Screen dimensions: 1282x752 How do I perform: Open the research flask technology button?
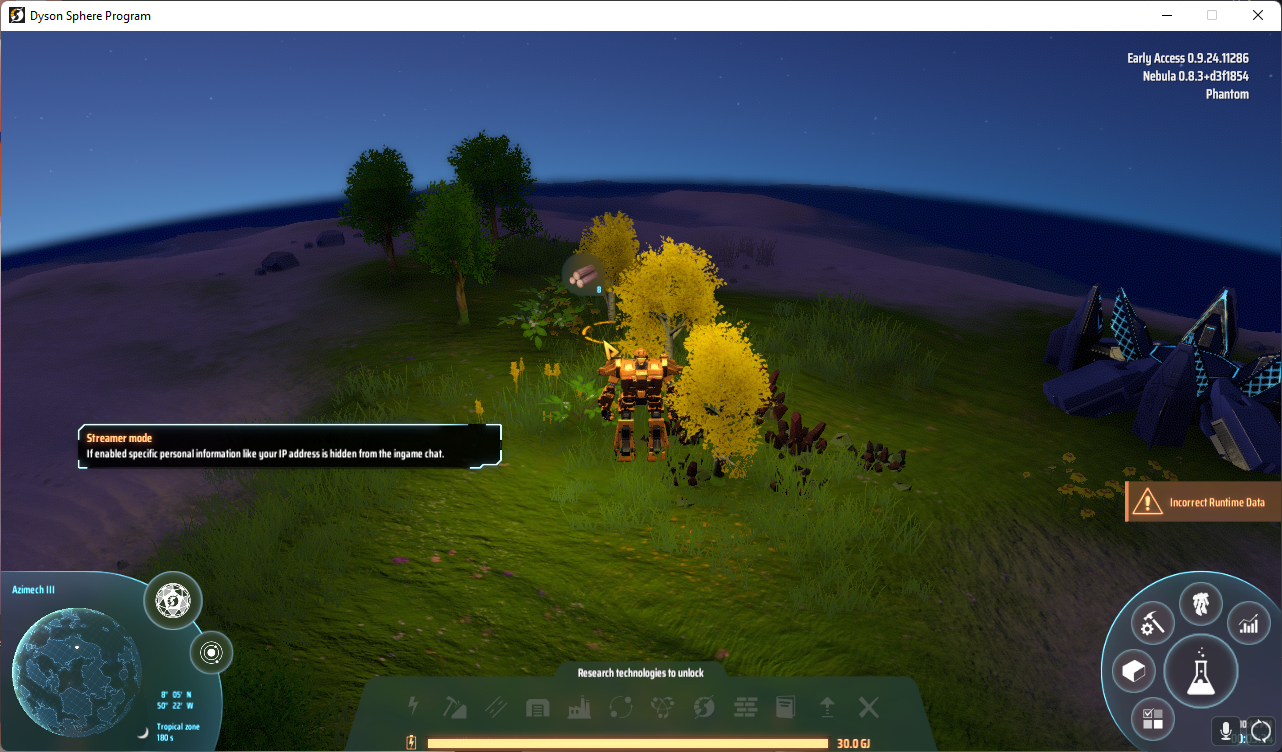1201,670
